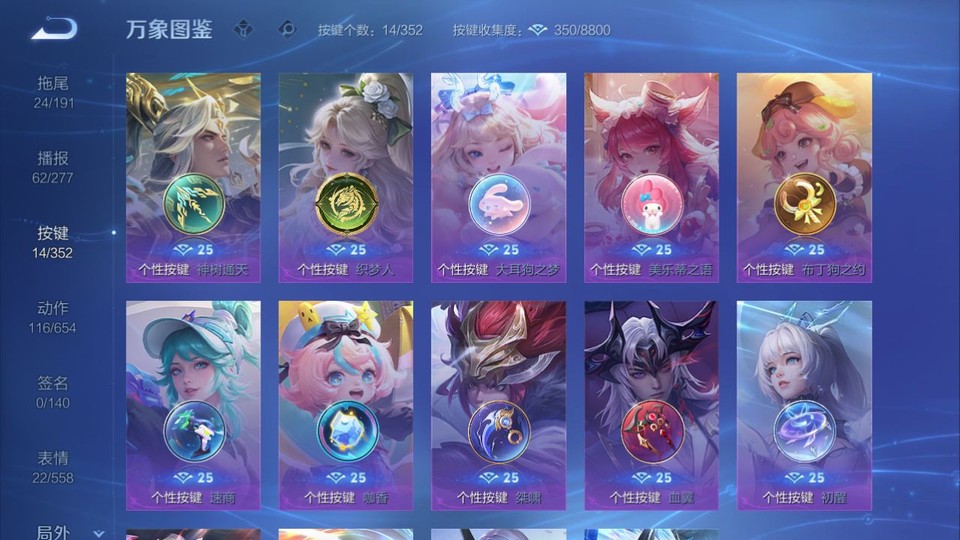The height and width of the screenshot is (540, 960).
Task: Open the 播报 category
Action: pos(54,166)
